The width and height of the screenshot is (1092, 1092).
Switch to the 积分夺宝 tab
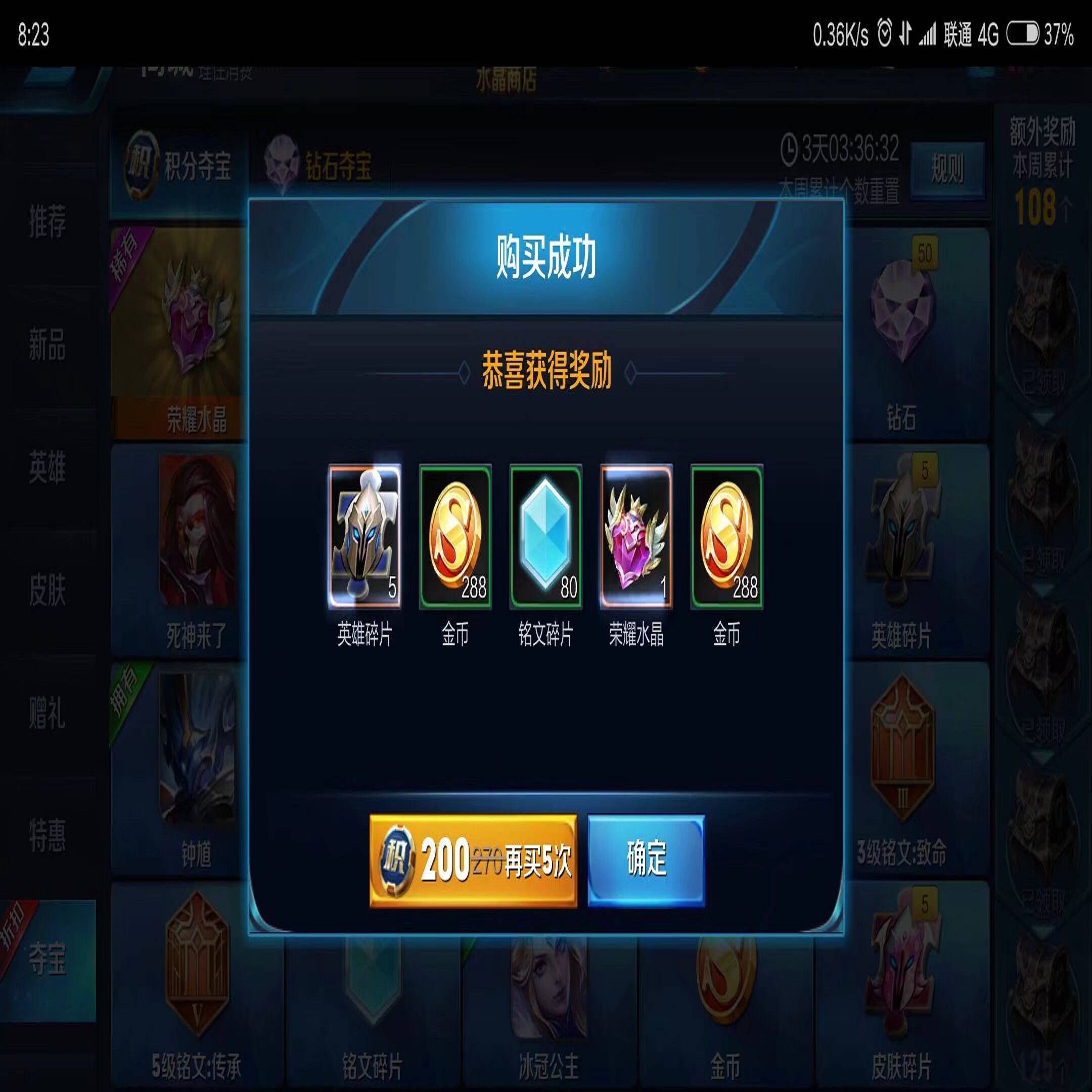point(179,167)
